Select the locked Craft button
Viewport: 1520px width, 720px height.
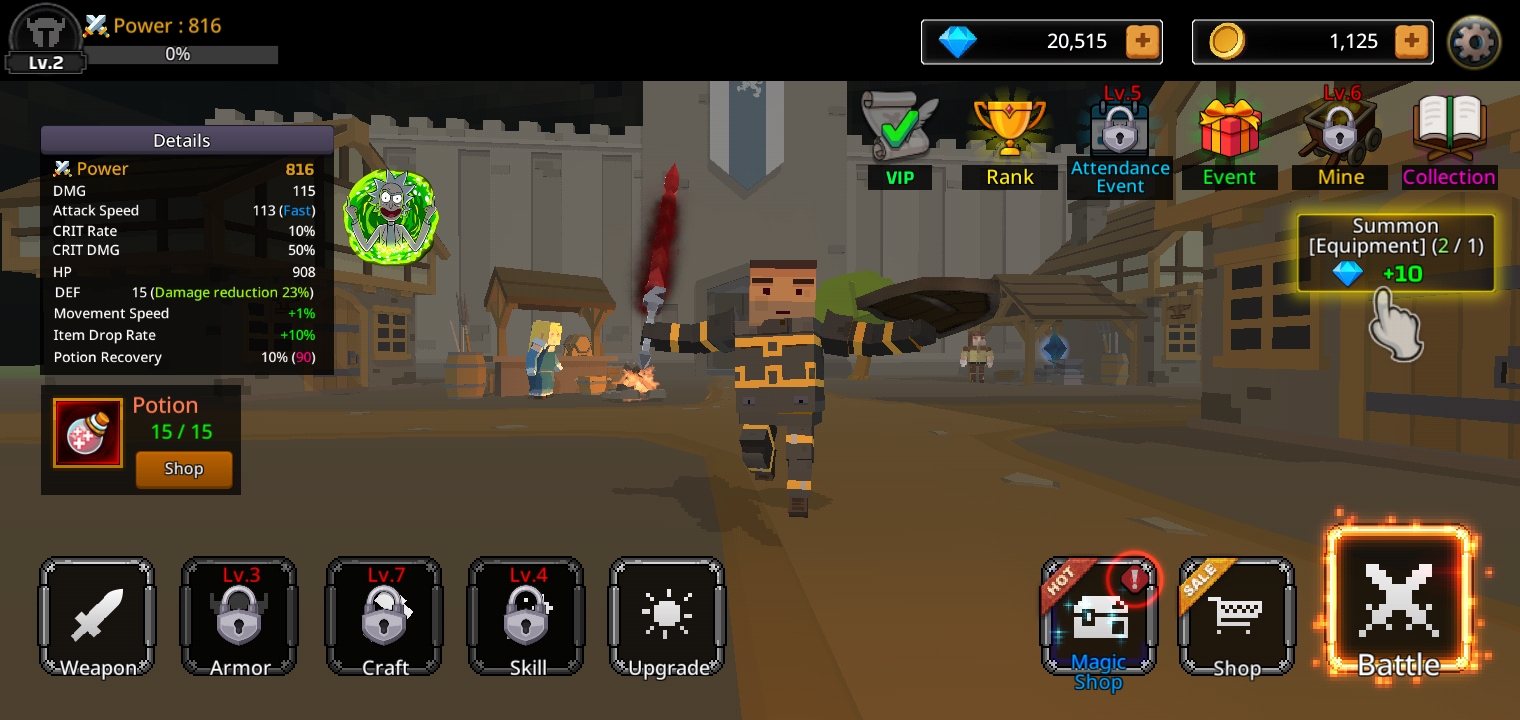point(384,617)
